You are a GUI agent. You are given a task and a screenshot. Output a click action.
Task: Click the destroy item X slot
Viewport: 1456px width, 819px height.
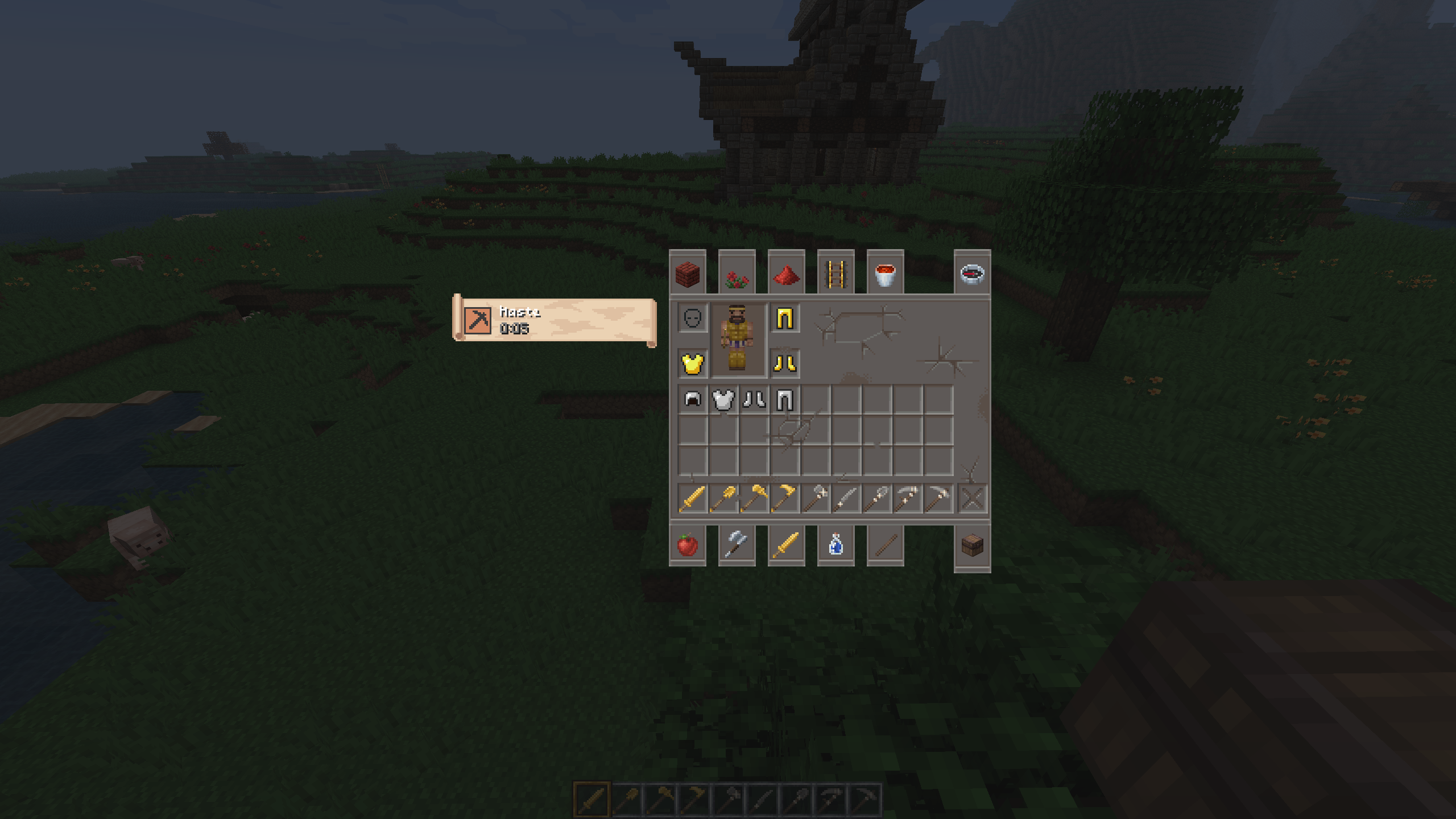tap(972, 499)
